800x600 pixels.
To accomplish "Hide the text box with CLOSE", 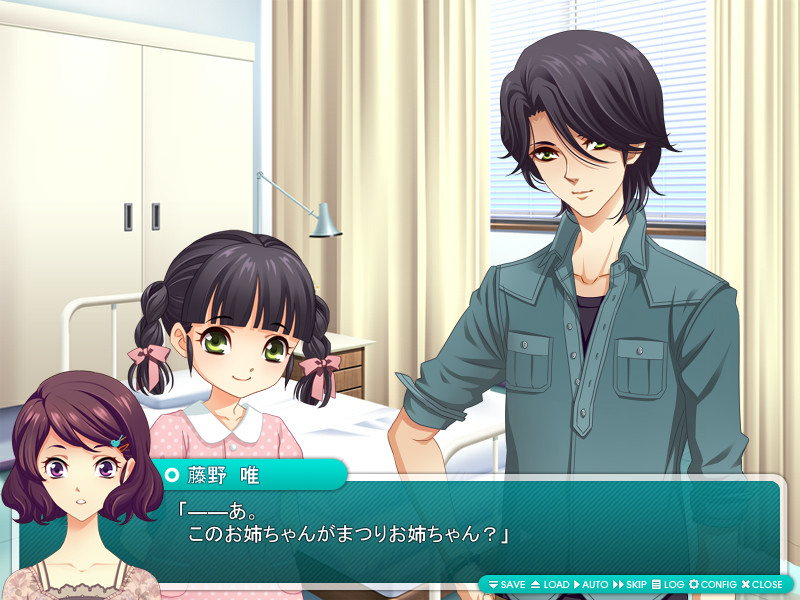I will coord(762,584).
